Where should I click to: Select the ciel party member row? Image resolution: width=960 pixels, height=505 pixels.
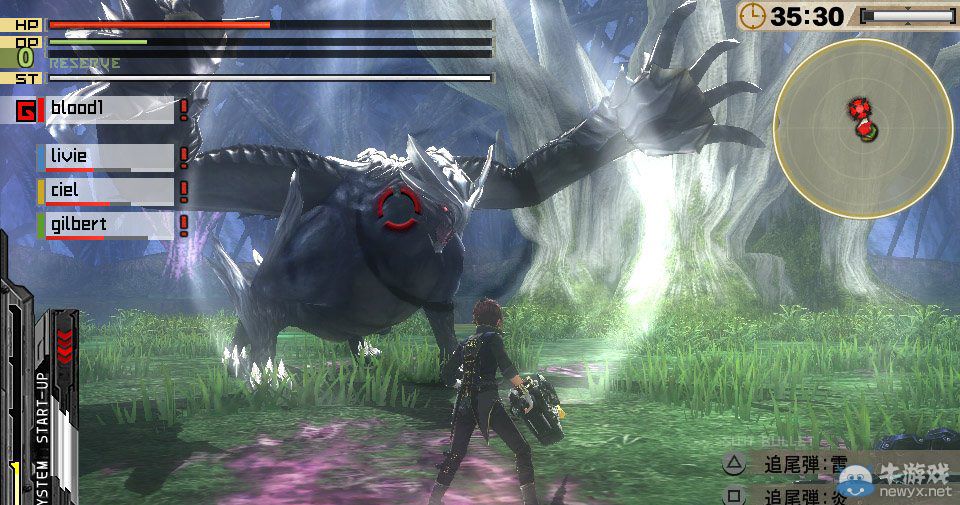tap(109, 191)
